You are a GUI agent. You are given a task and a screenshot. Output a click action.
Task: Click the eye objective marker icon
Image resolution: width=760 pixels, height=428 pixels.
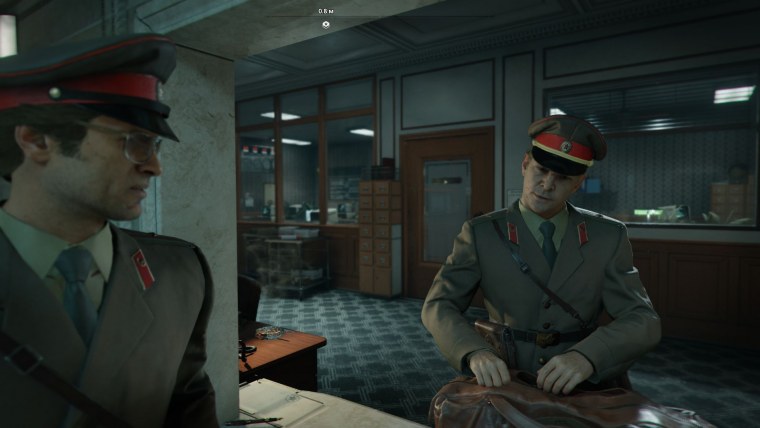pyautogui.click(x=326, y=22)
